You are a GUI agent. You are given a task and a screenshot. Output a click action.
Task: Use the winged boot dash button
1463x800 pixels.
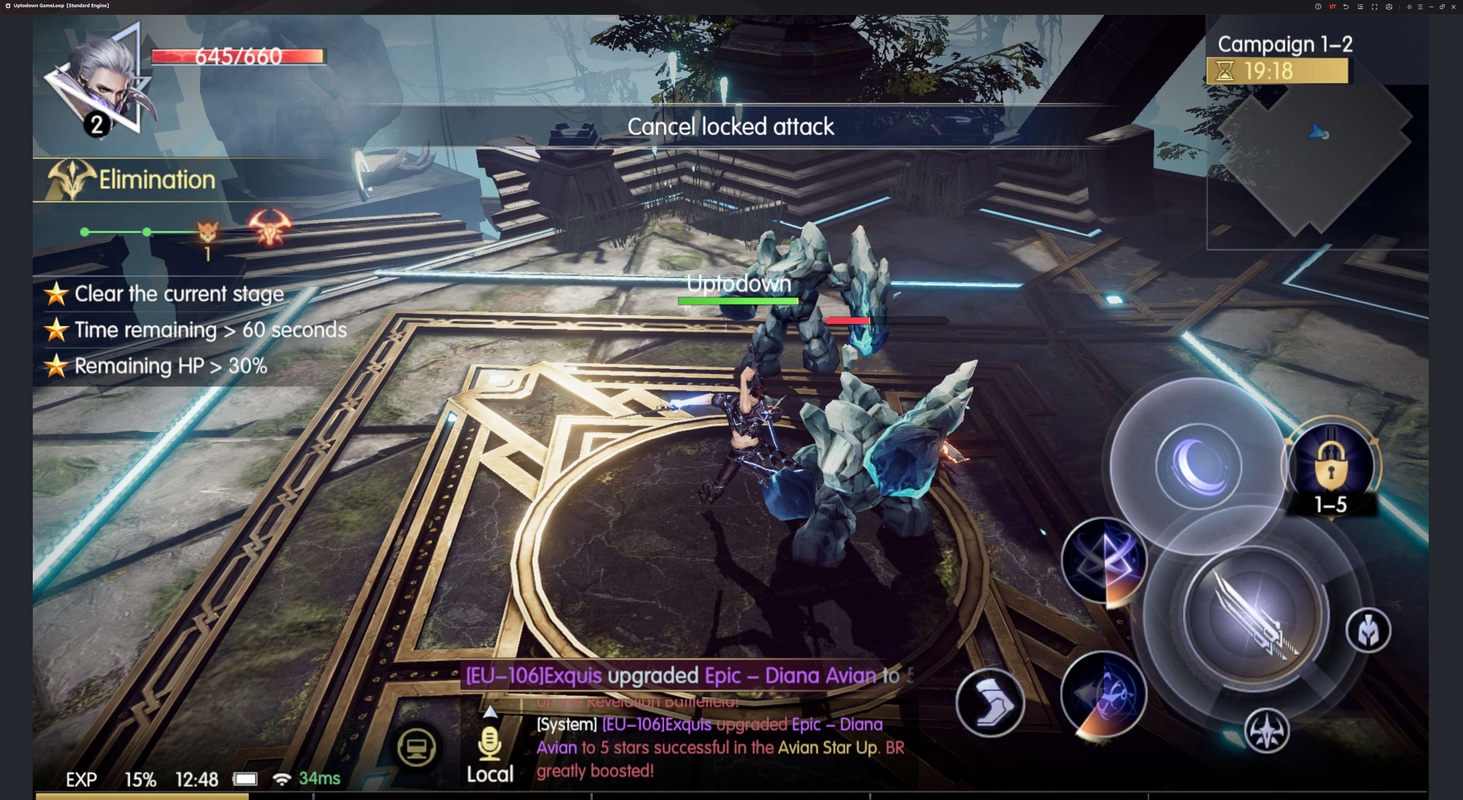[x=989, y=702]
